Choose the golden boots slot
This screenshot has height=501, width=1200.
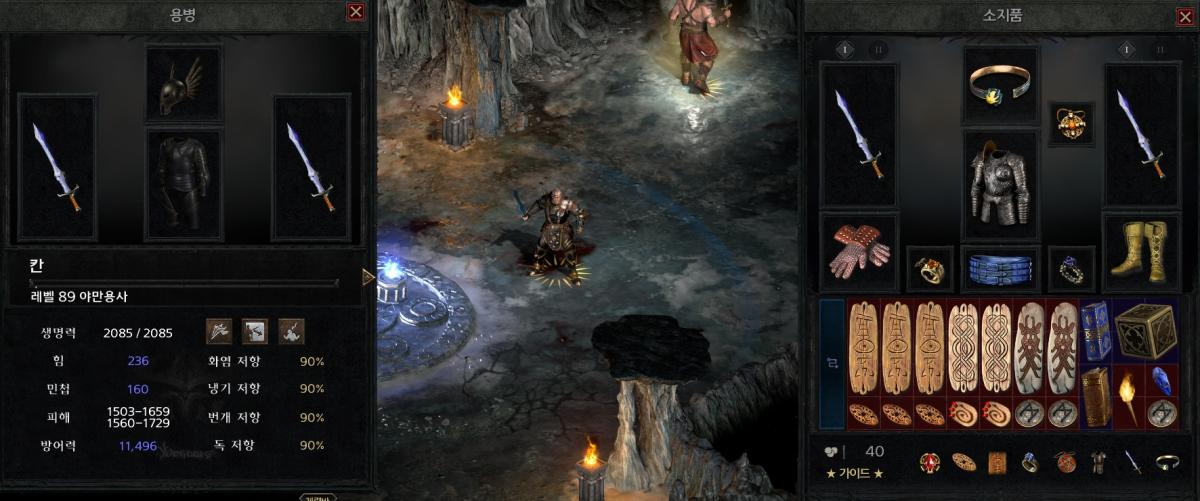(1140, 251)
